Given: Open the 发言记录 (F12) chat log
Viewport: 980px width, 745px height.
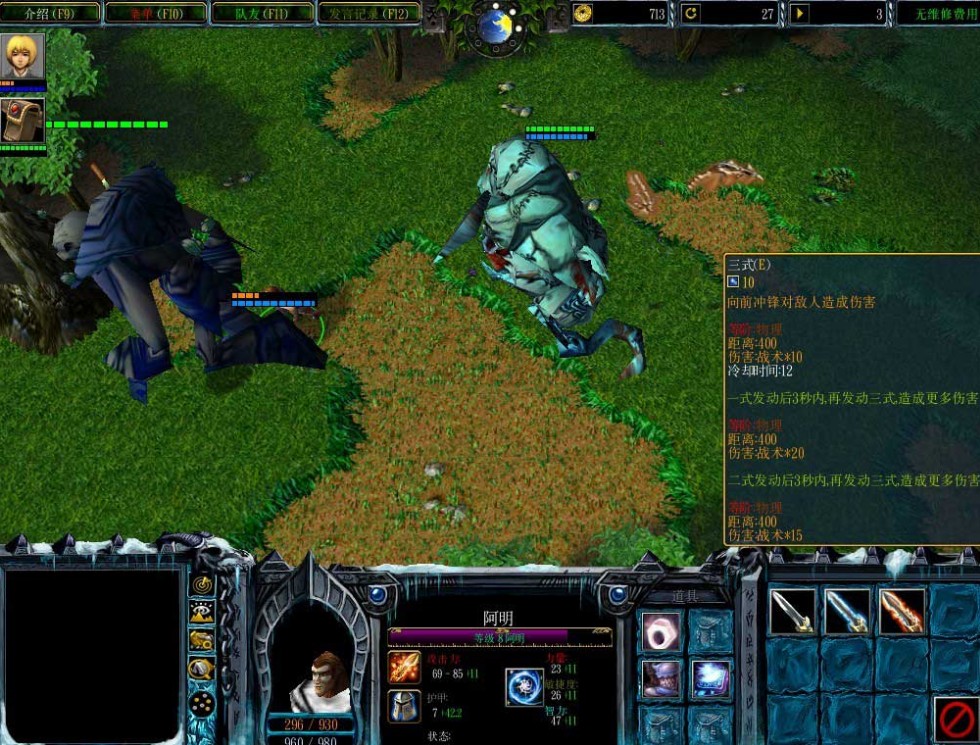Looking at the screenshot, I should [x=368, y=13].
